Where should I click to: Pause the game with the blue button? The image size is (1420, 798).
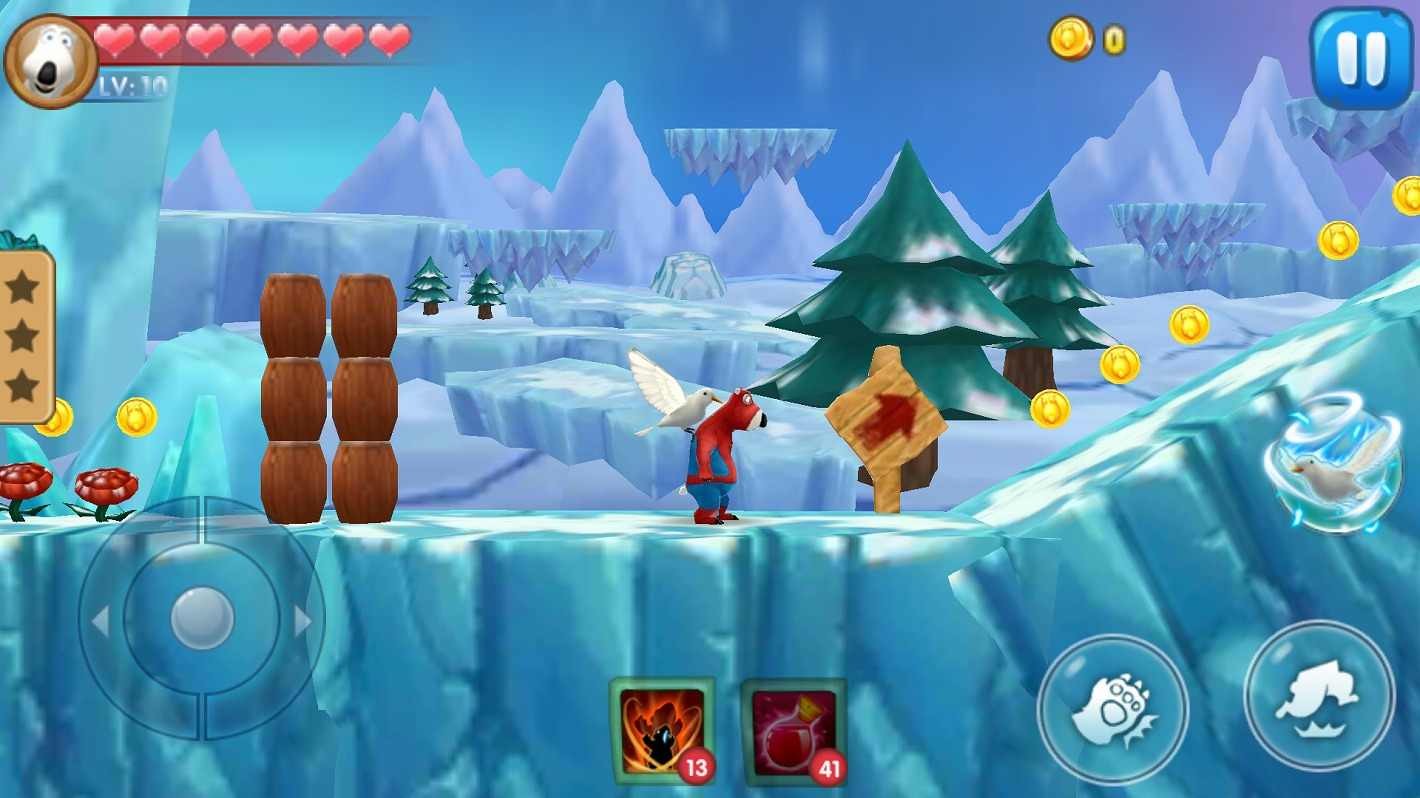click(x=1362, y=57)
